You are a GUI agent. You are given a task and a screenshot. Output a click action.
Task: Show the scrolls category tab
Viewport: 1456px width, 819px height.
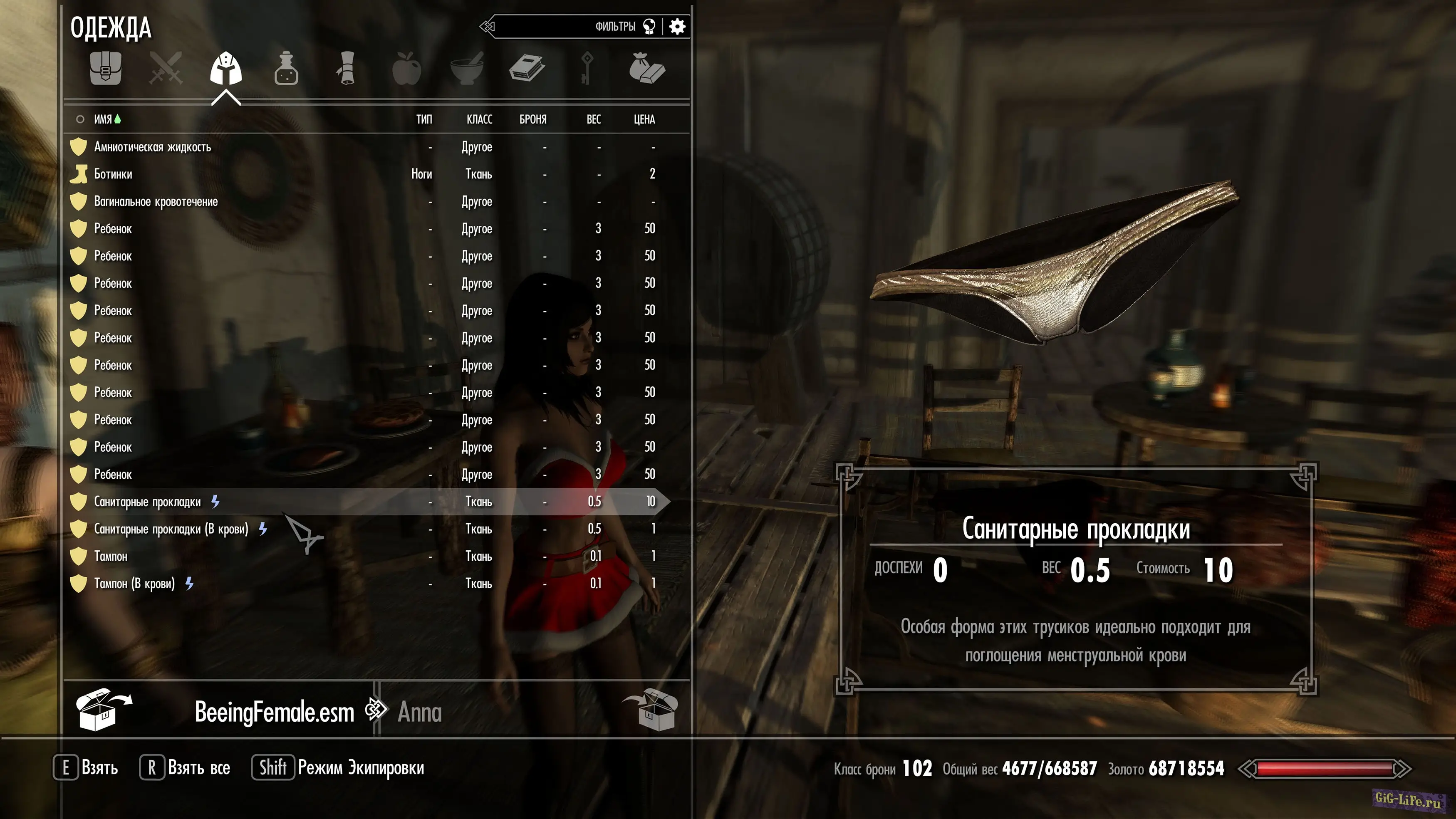tap(347, 69)
